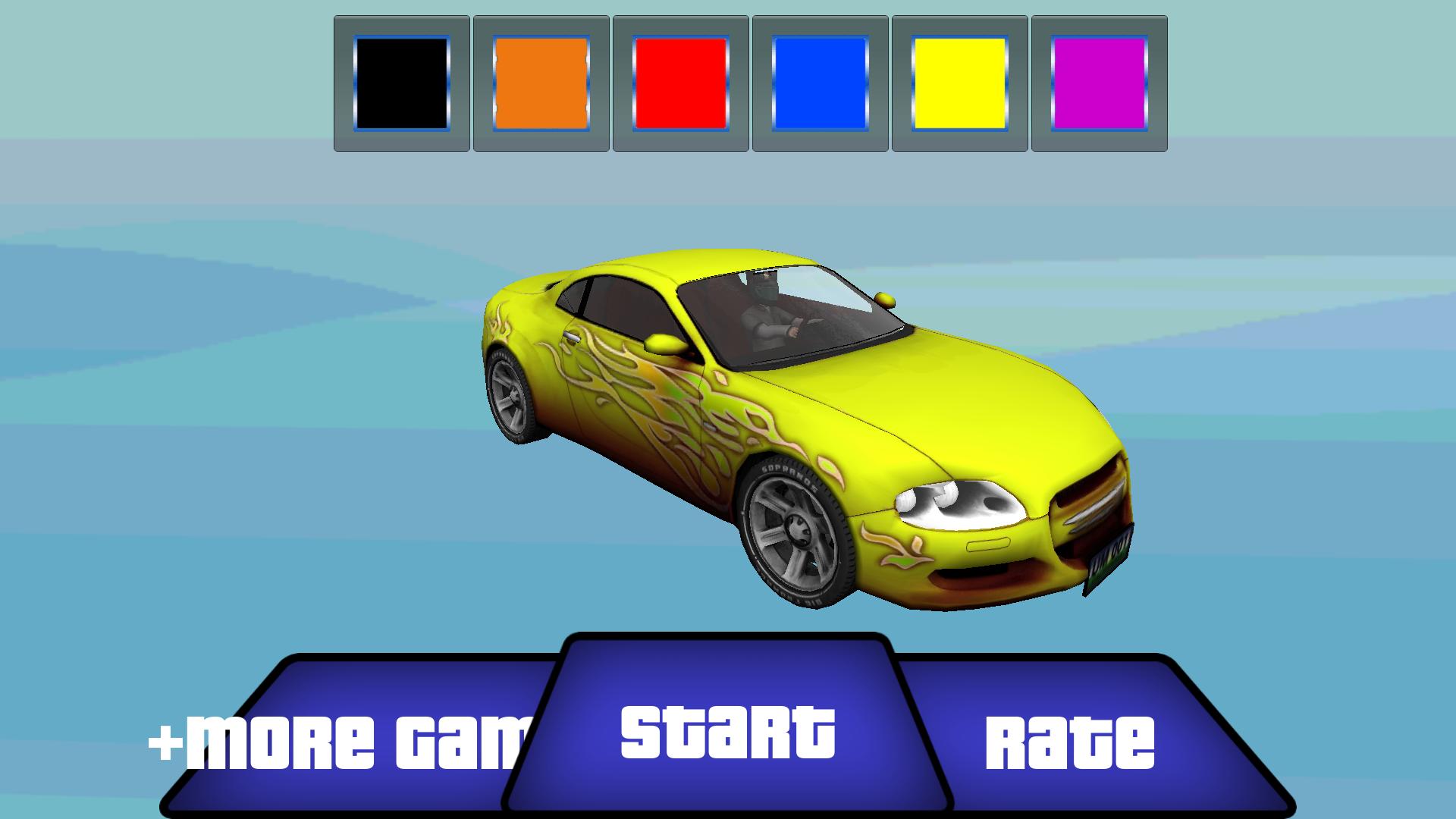This screenshot has width=1456, height=819.
Task: Choose the purple paint swatch
Action: (1099, 83)
